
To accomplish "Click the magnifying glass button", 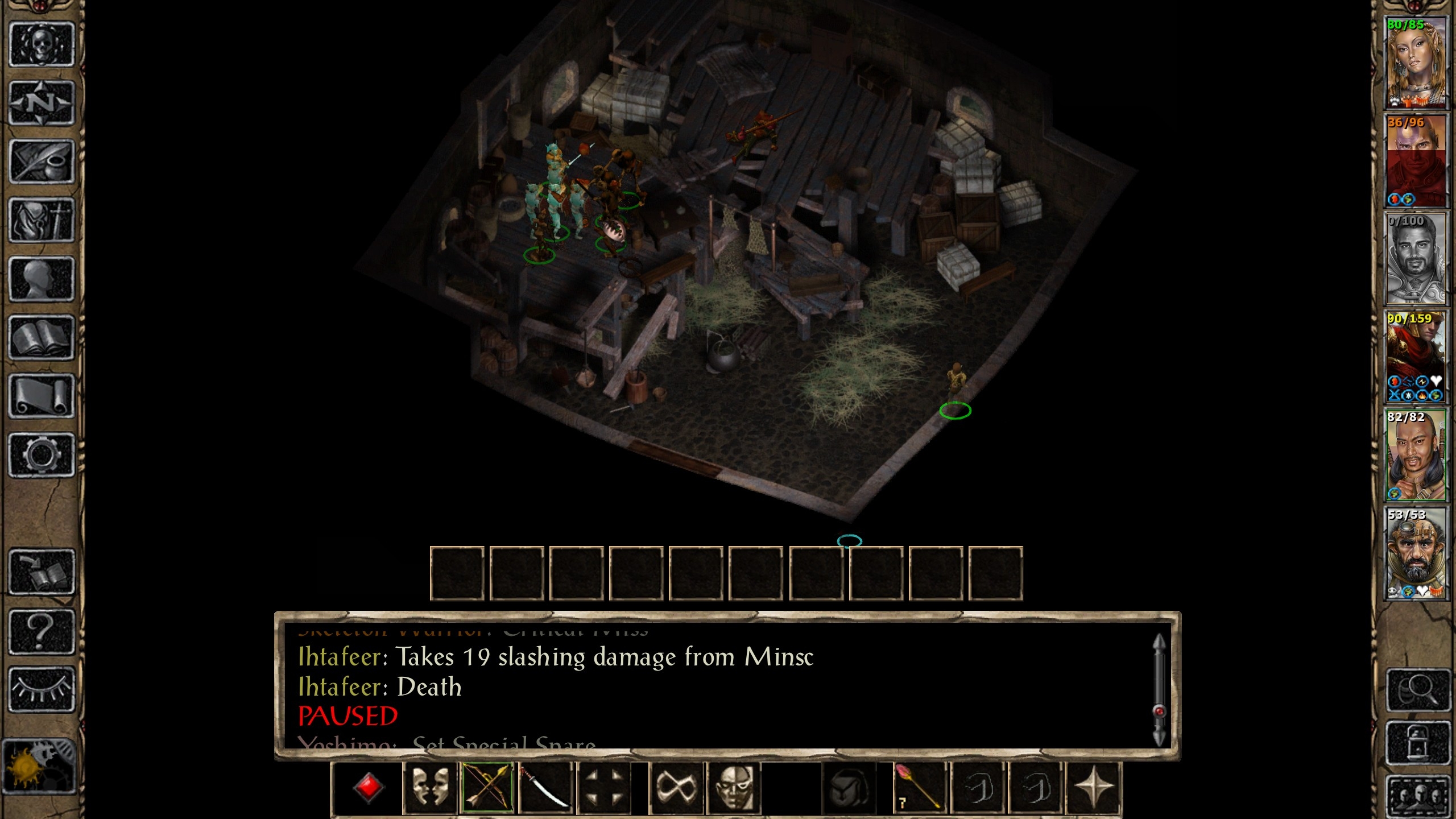I will (x=1417, y=690).
